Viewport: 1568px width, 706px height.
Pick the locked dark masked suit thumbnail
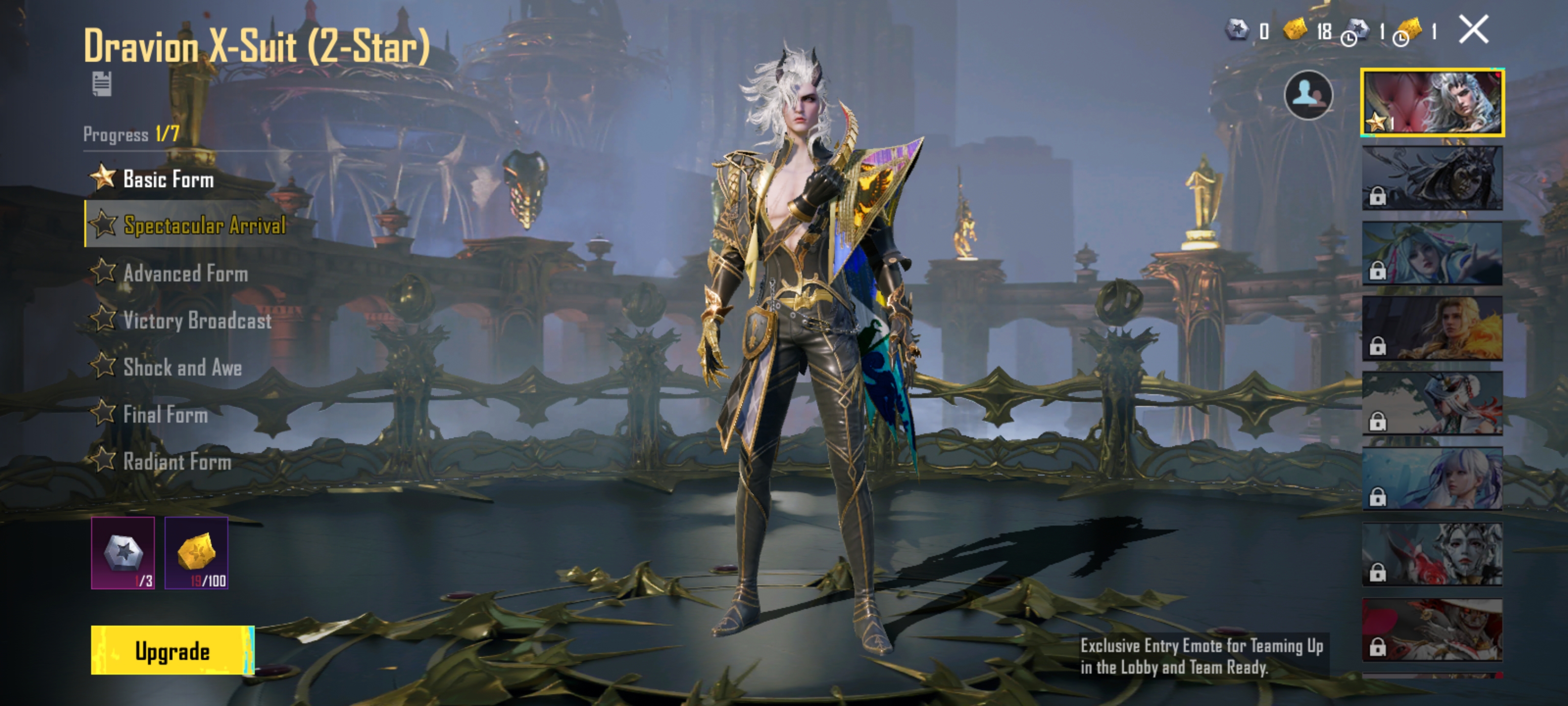(1432, 178)
